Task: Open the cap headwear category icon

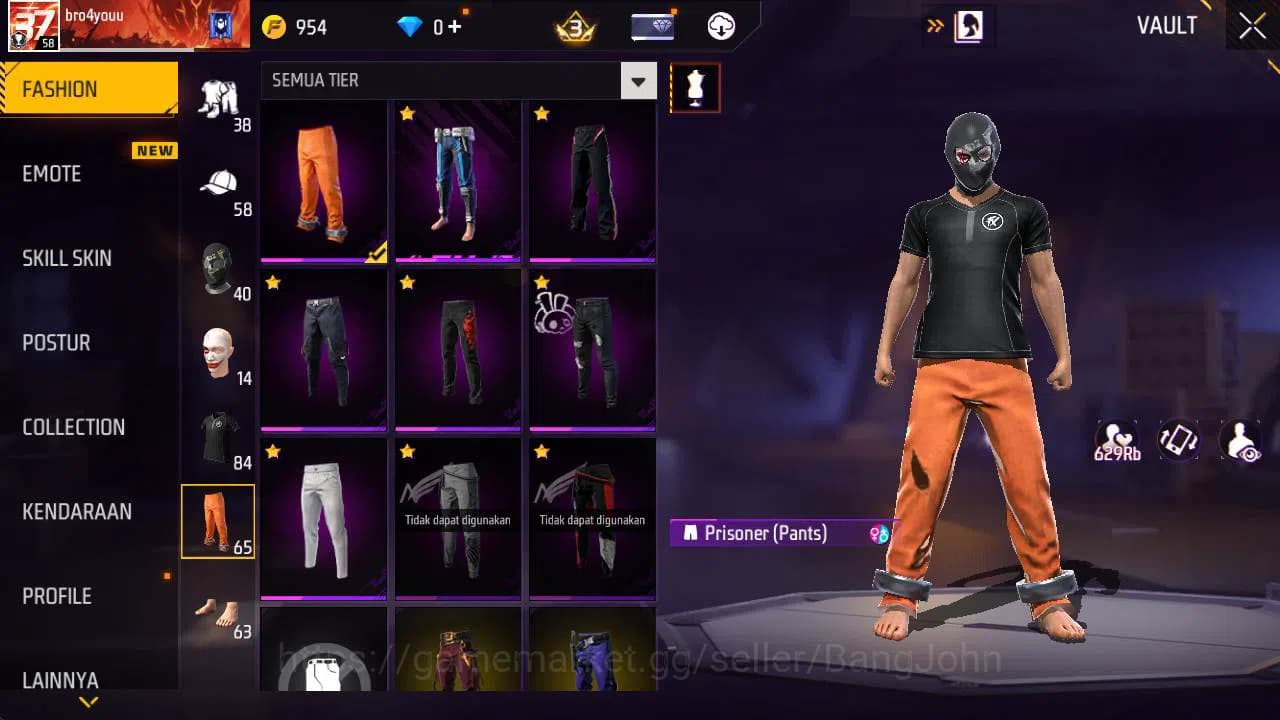Action: point(218,182)
